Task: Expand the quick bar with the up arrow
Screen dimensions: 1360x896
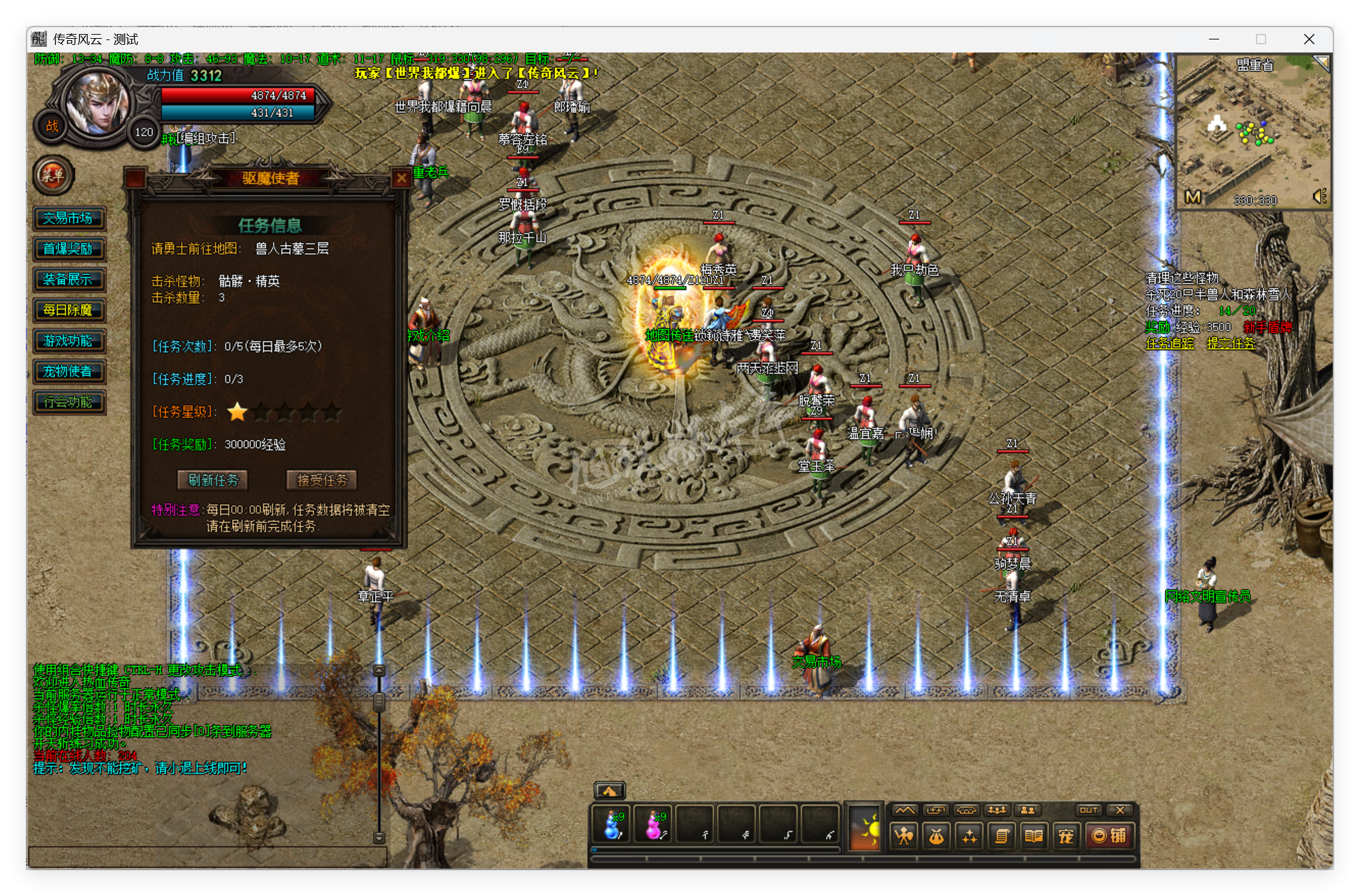Action: pos(610,791)
